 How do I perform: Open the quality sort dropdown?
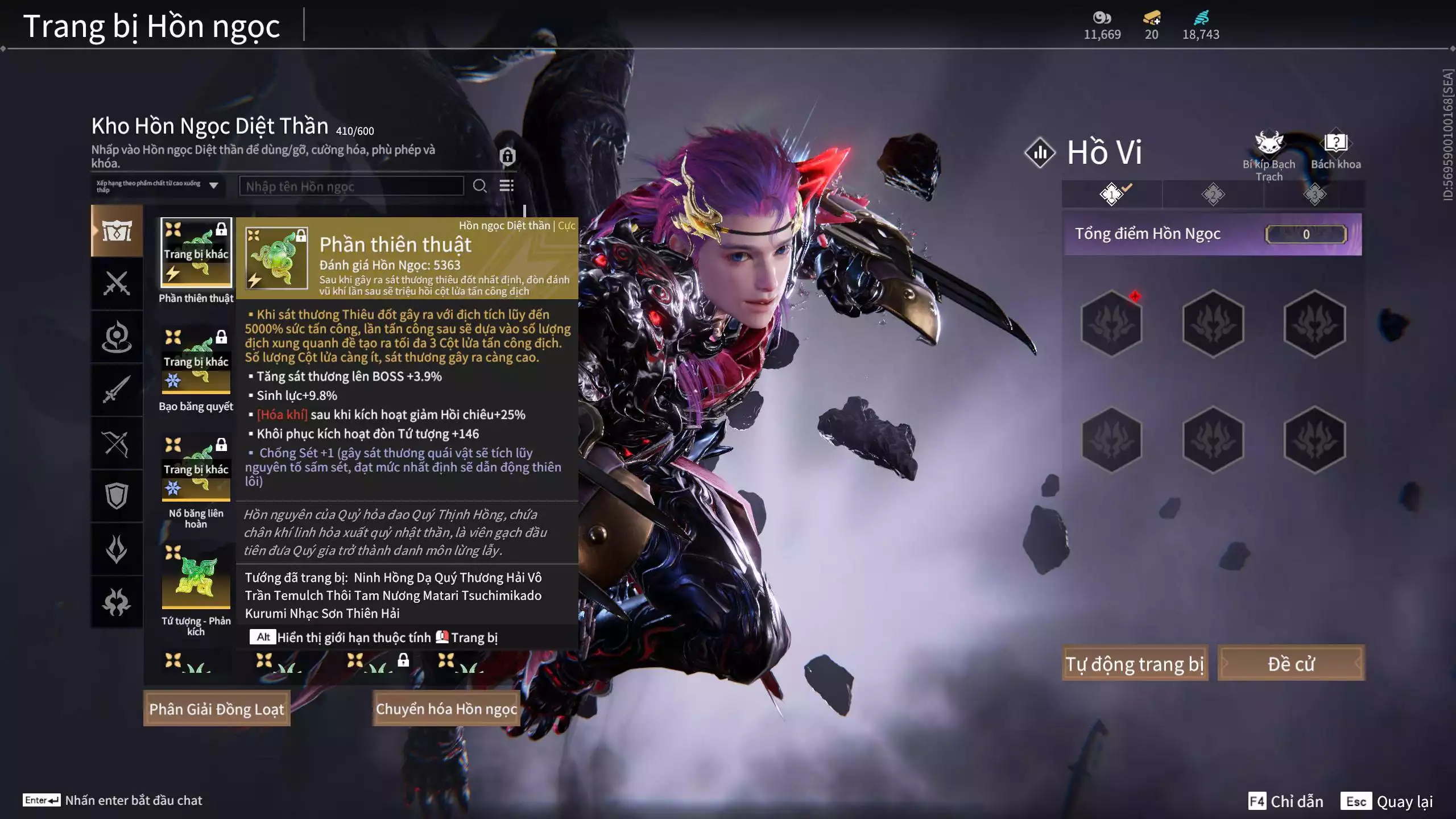click(x=158, y=186)
